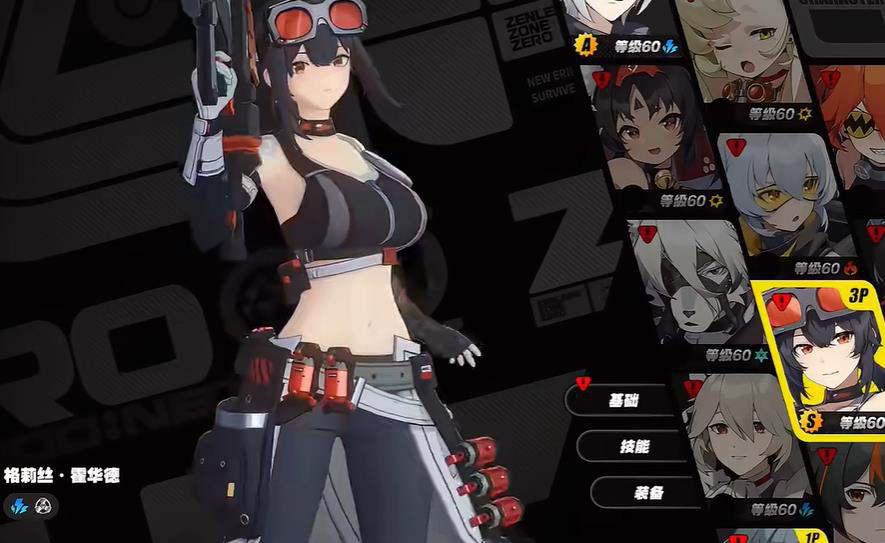
Task: Open the 基础 (Basic) tab
Action: coord(624,400)
